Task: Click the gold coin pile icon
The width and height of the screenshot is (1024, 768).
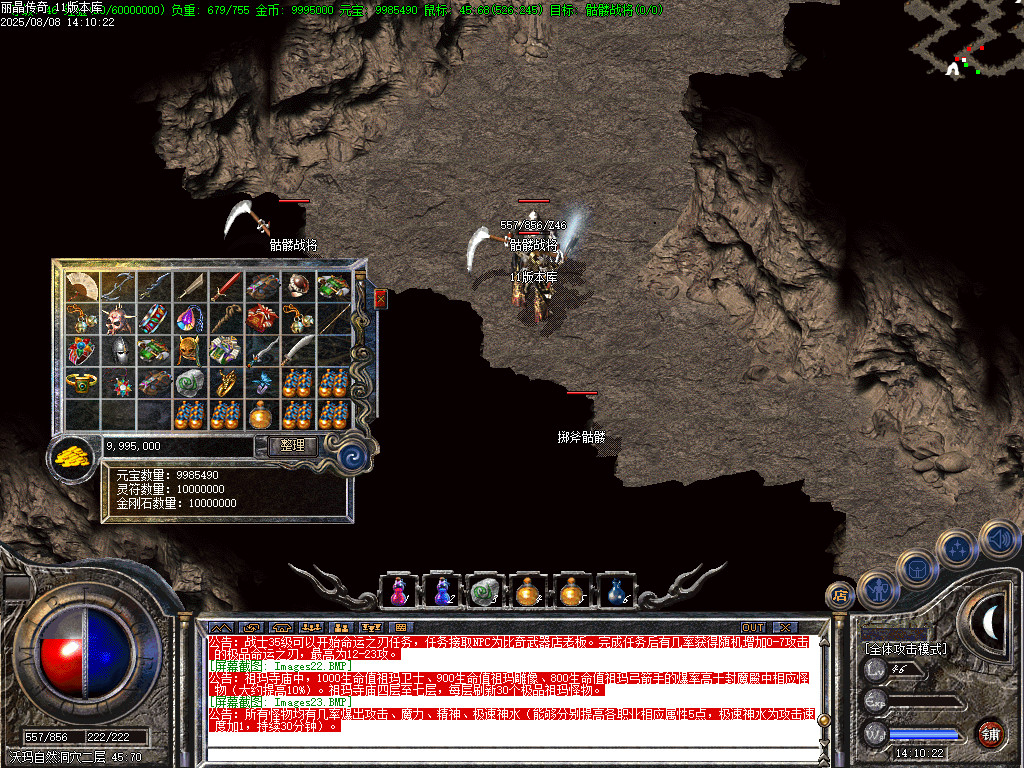Action: [70, 456]
